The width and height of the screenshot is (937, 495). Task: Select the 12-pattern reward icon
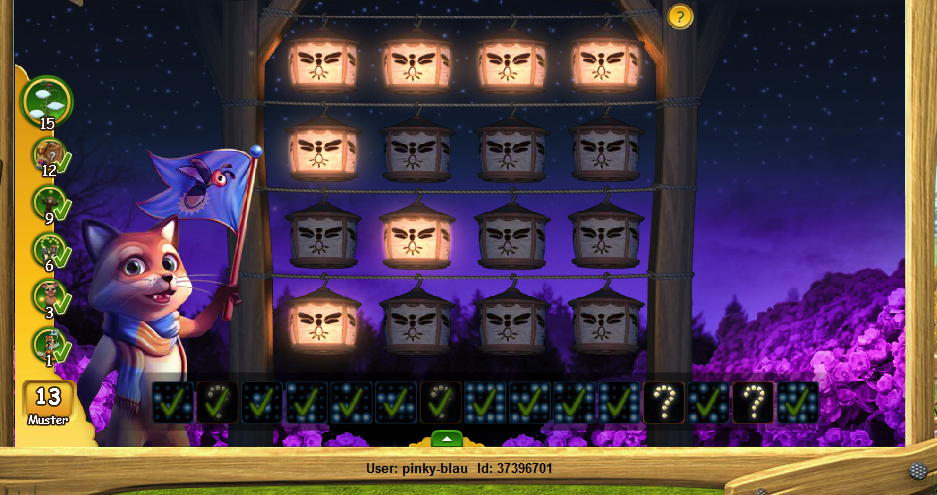(47, 156)
